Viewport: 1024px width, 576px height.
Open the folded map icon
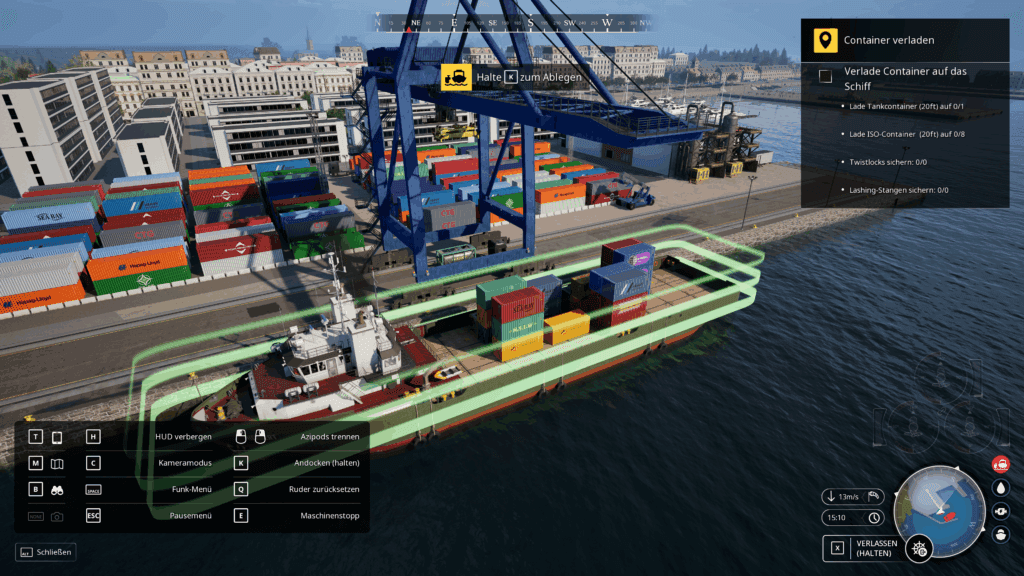(x=57, y=463)
